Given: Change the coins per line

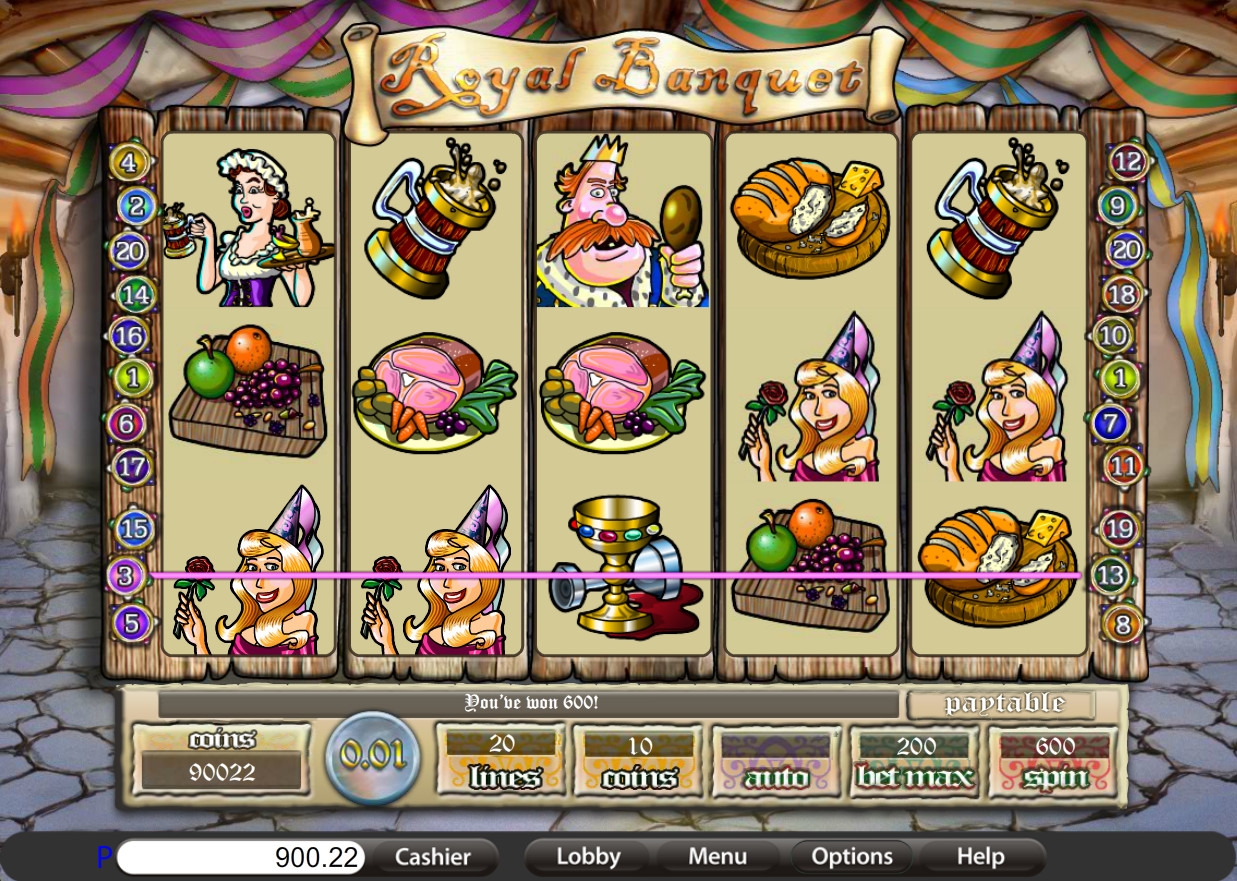Looking at the screenshot, I should 640,764.
